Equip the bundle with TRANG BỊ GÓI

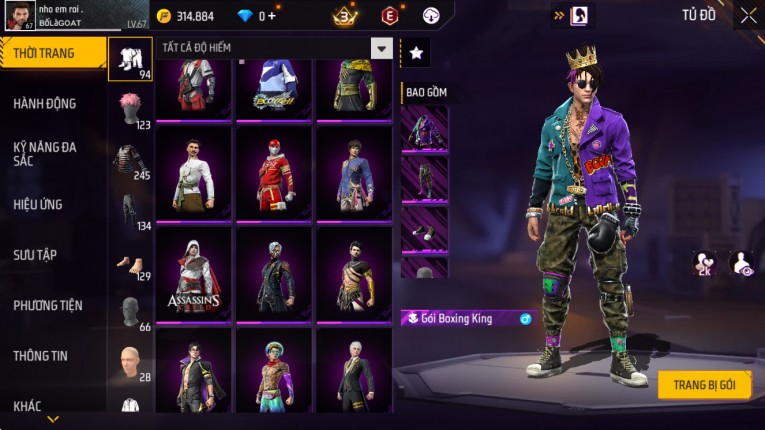coord(704,385)
